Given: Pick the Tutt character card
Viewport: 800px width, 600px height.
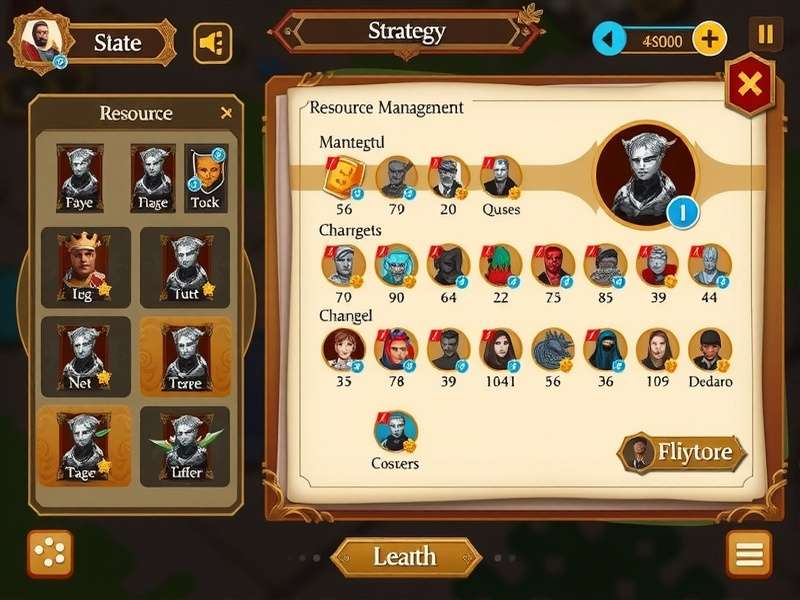Looking at the screenshot, I should [184, 266].
